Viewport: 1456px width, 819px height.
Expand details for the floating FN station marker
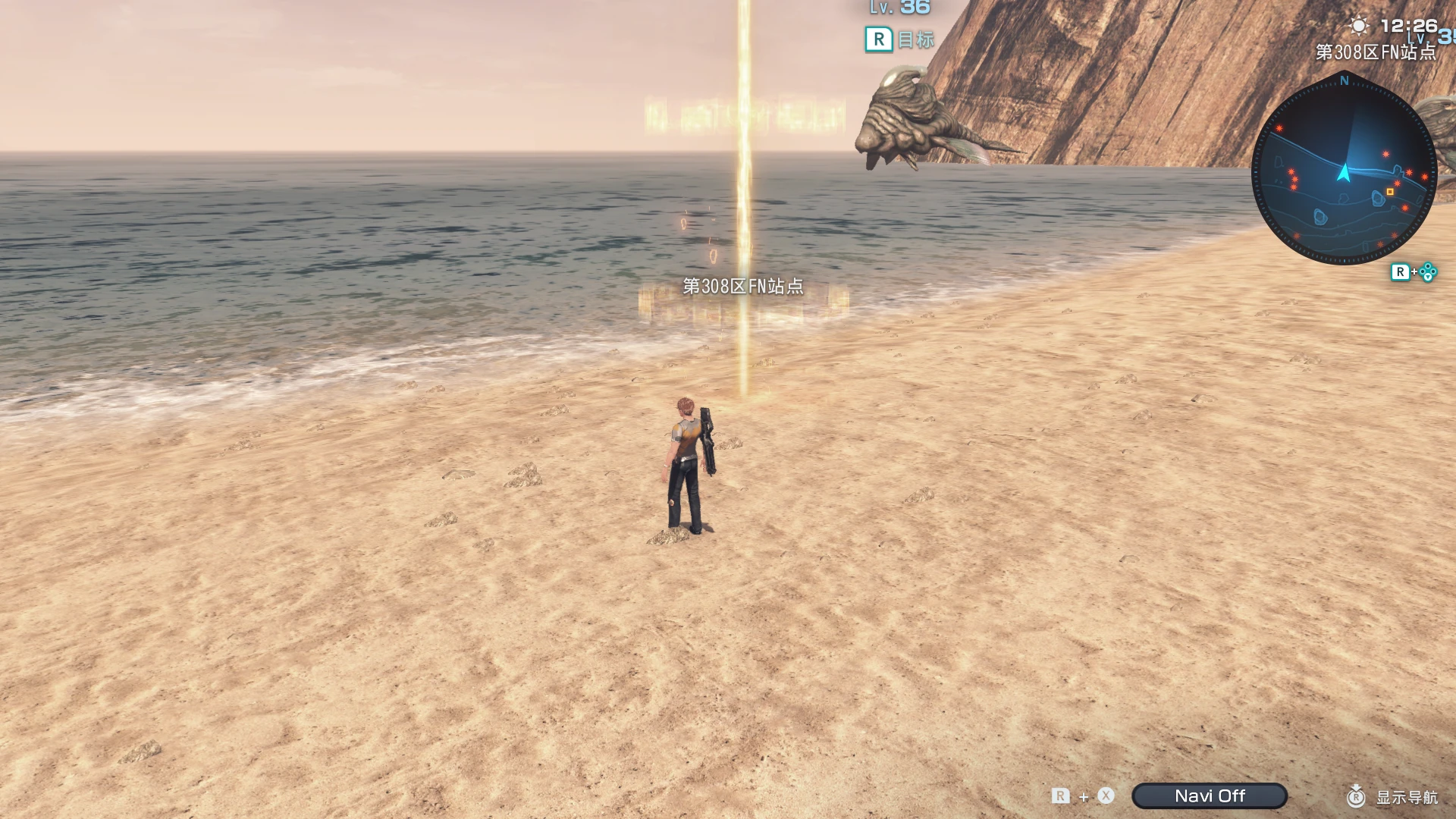point(739,114)
